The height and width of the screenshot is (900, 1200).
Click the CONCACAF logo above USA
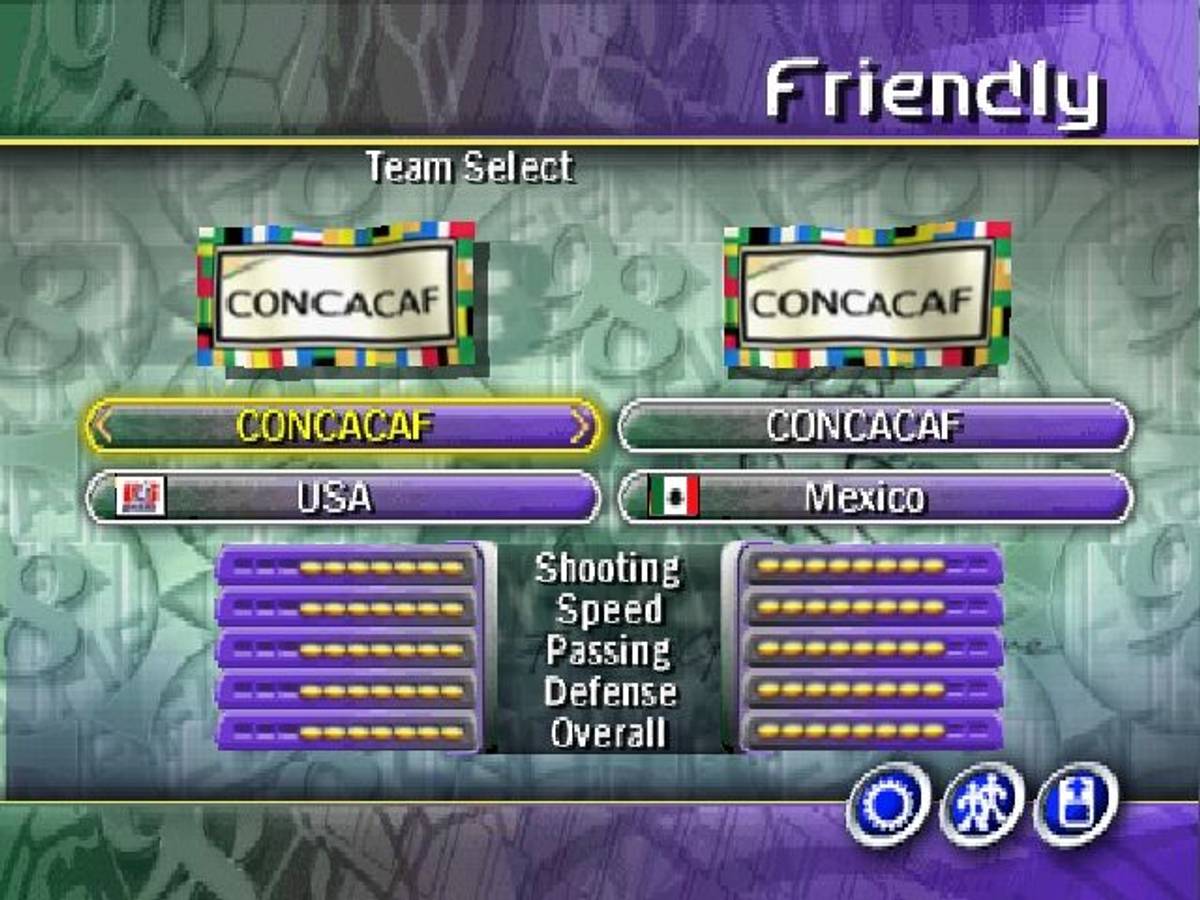(x=336, y=295)
